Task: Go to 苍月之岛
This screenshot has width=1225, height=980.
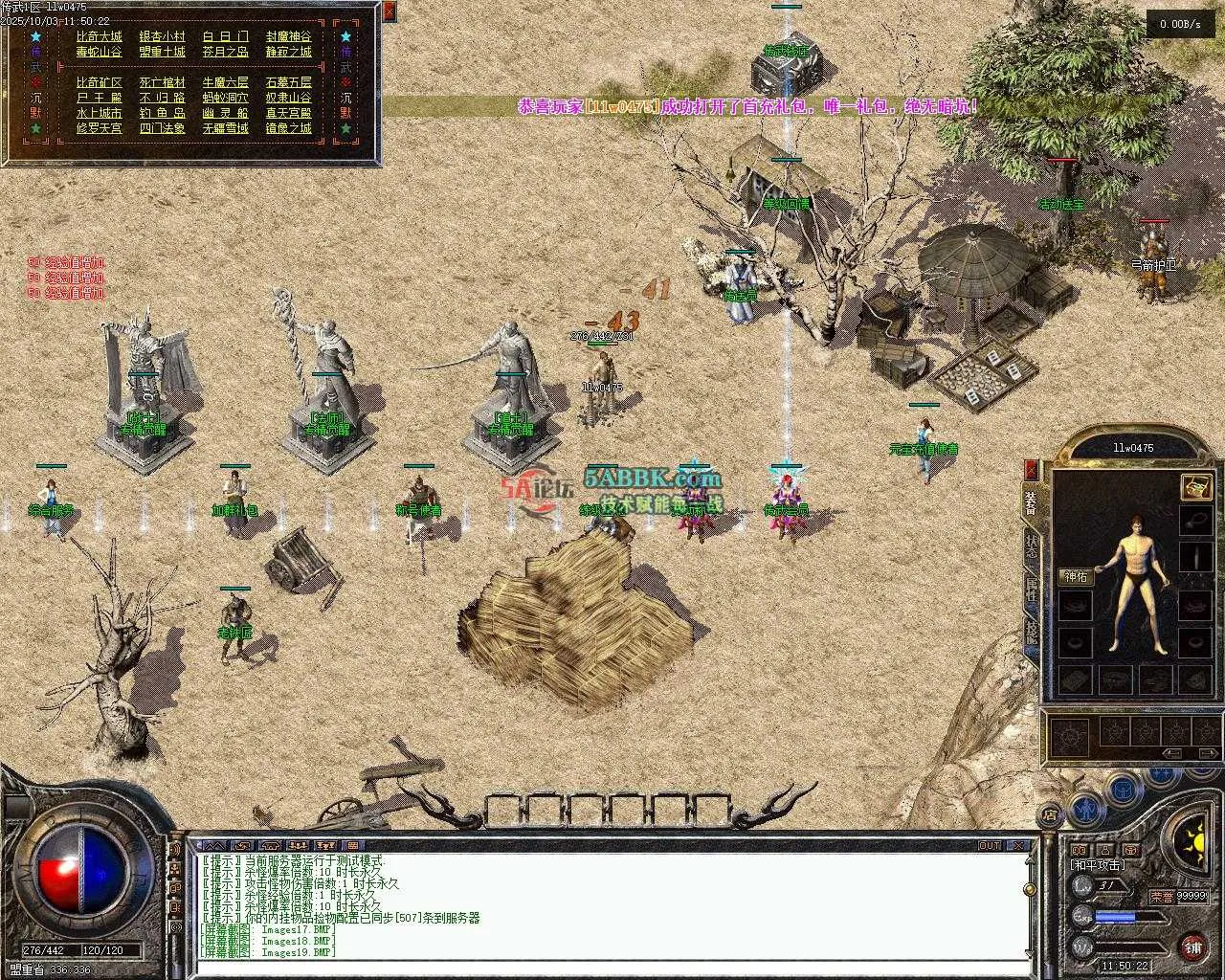Action: click(x=226, y=52)
